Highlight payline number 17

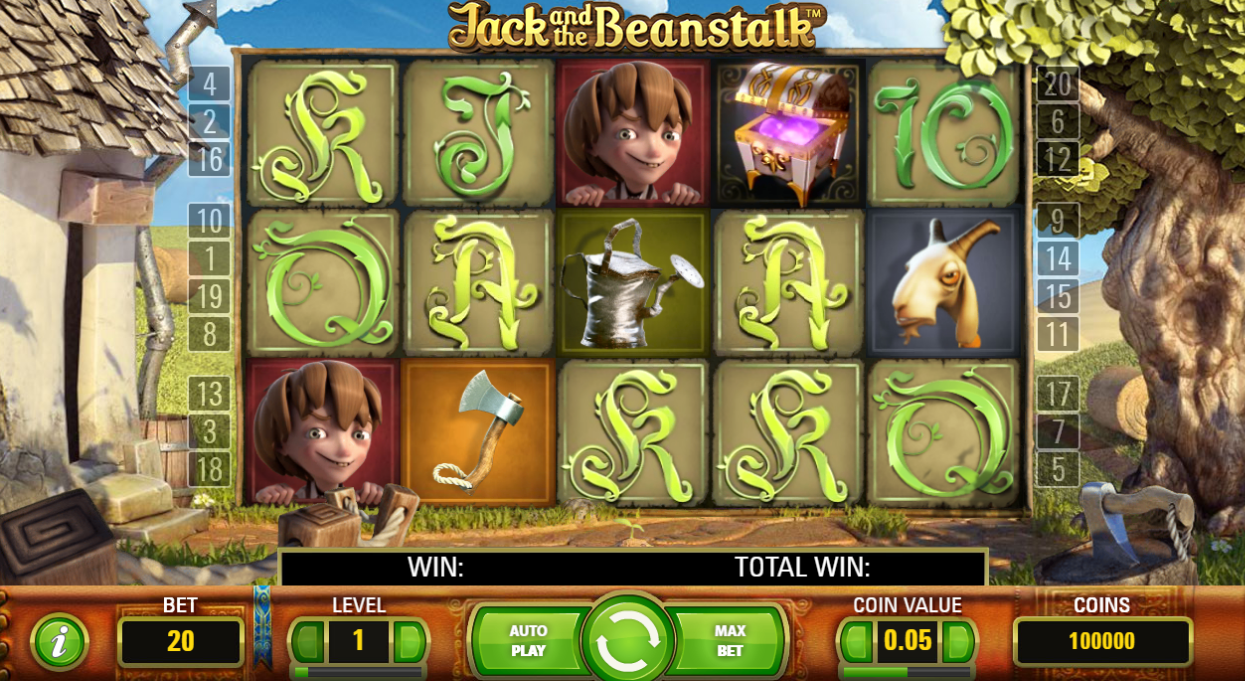(x=1057, y=394)
